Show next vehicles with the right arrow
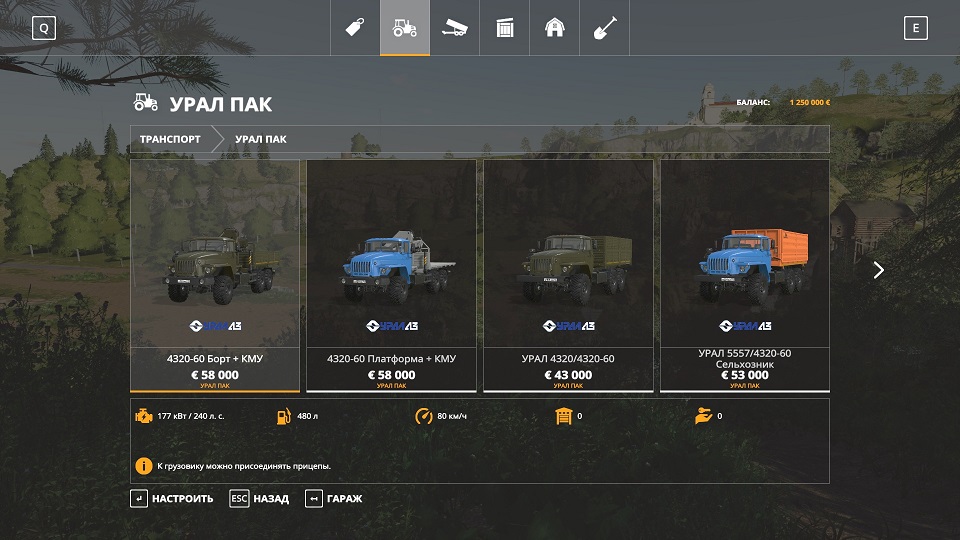 coord(878,270)
